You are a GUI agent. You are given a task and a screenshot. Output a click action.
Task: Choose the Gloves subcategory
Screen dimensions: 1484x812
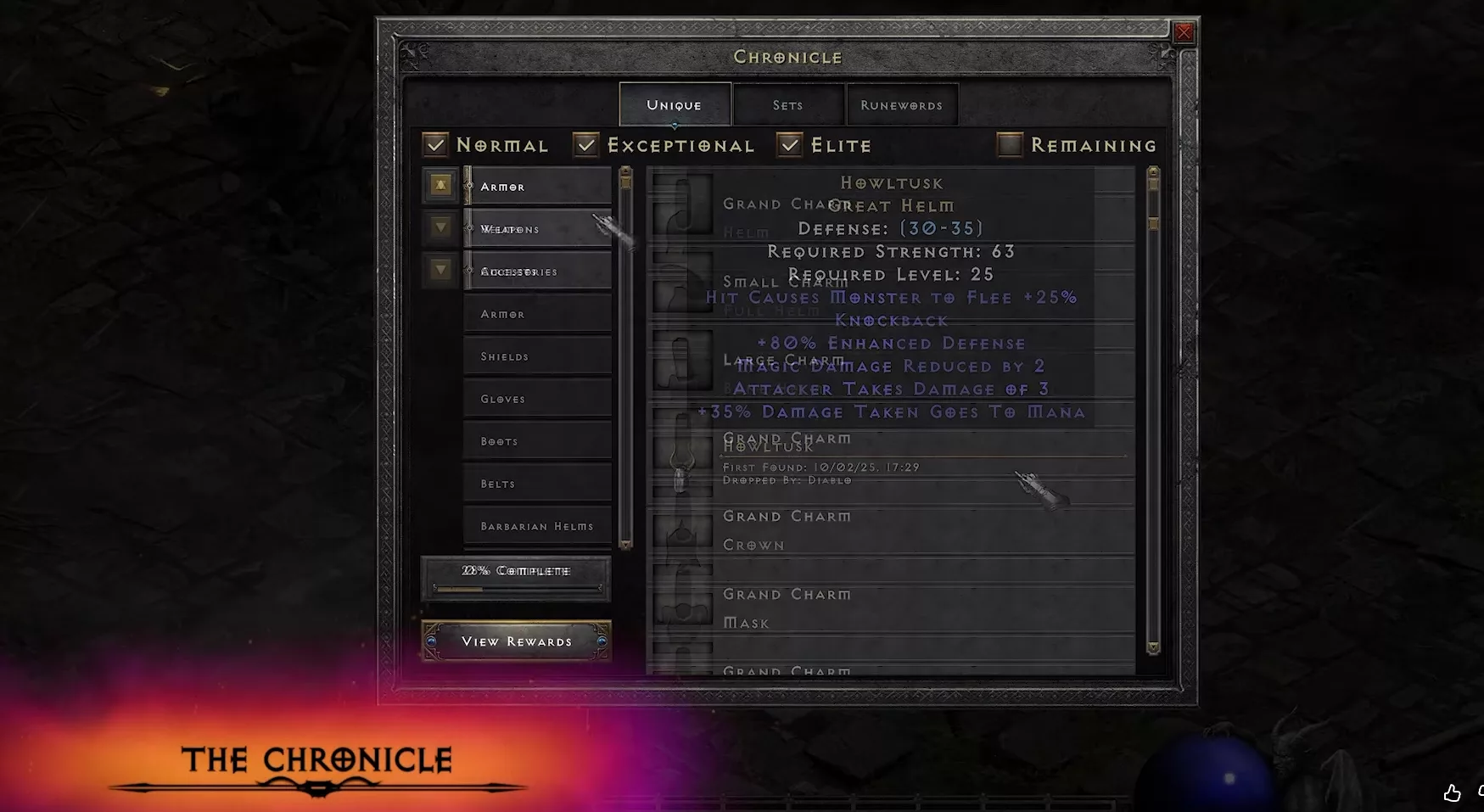[537, 399]
